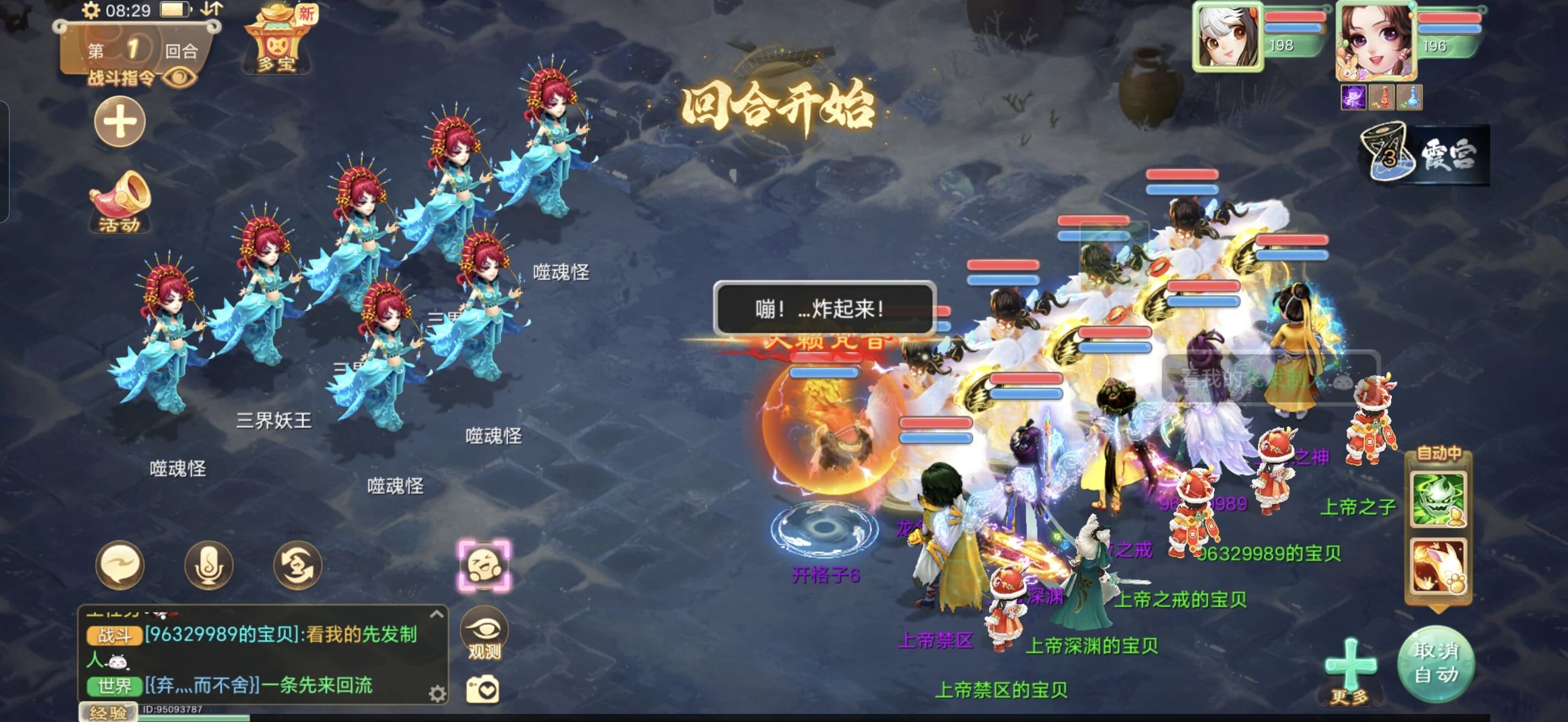Collapse the chat panel with the chevron
The image size is (1568, 722).
click(x=437, y=615)
